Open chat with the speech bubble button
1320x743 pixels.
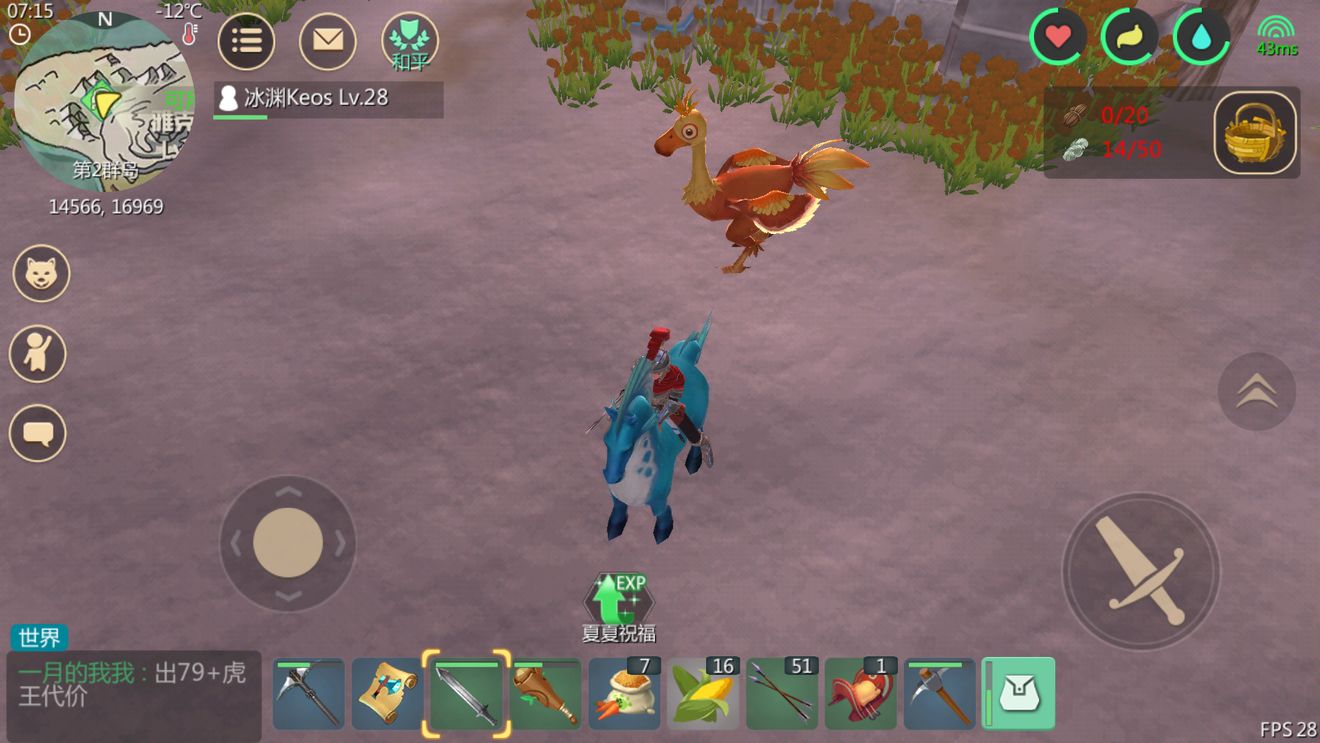(38, 434)
